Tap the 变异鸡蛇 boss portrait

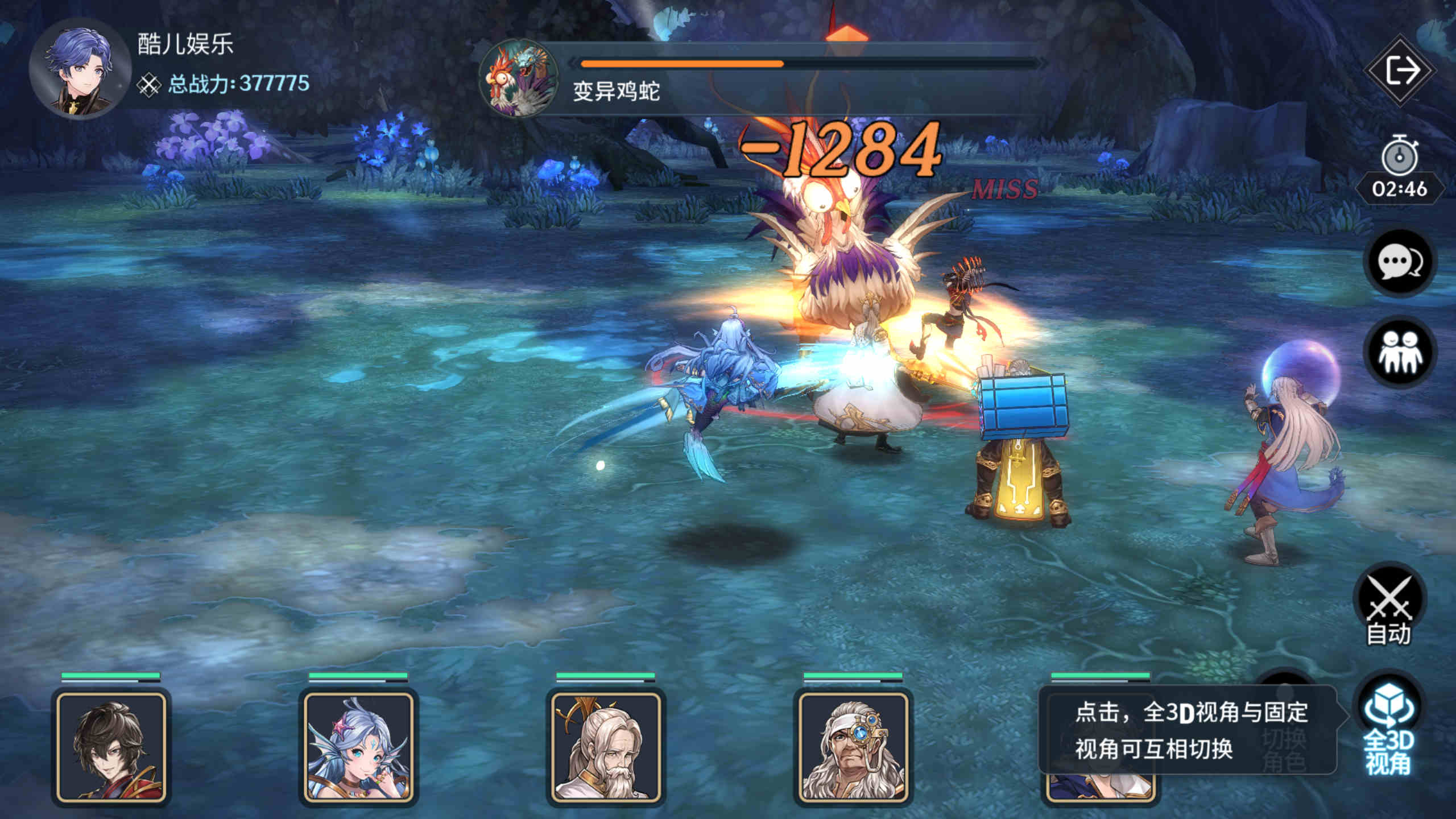tap(519, 78)
